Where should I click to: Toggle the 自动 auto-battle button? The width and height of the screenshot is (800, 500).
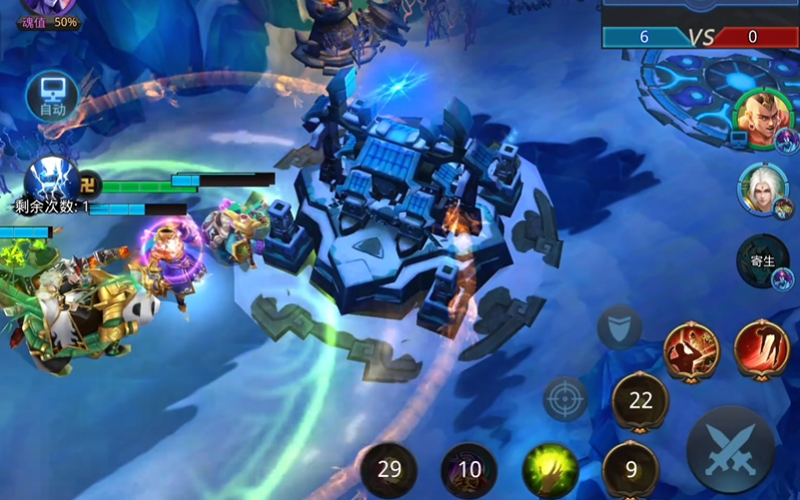52,96
